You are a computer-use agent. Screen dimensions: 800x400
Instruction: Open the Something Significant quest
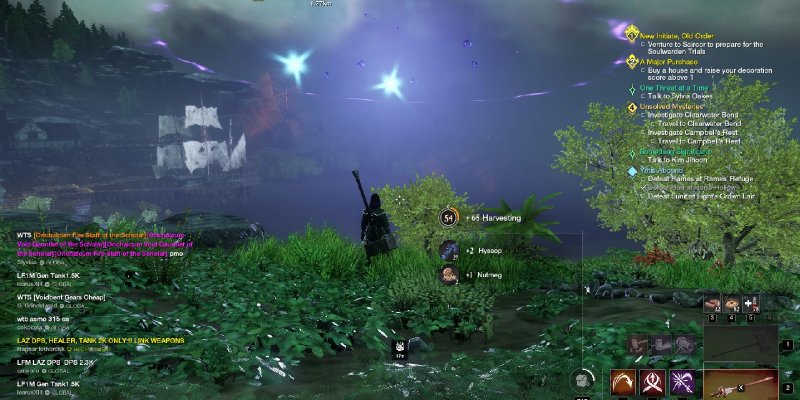click(x=680, y=151)
